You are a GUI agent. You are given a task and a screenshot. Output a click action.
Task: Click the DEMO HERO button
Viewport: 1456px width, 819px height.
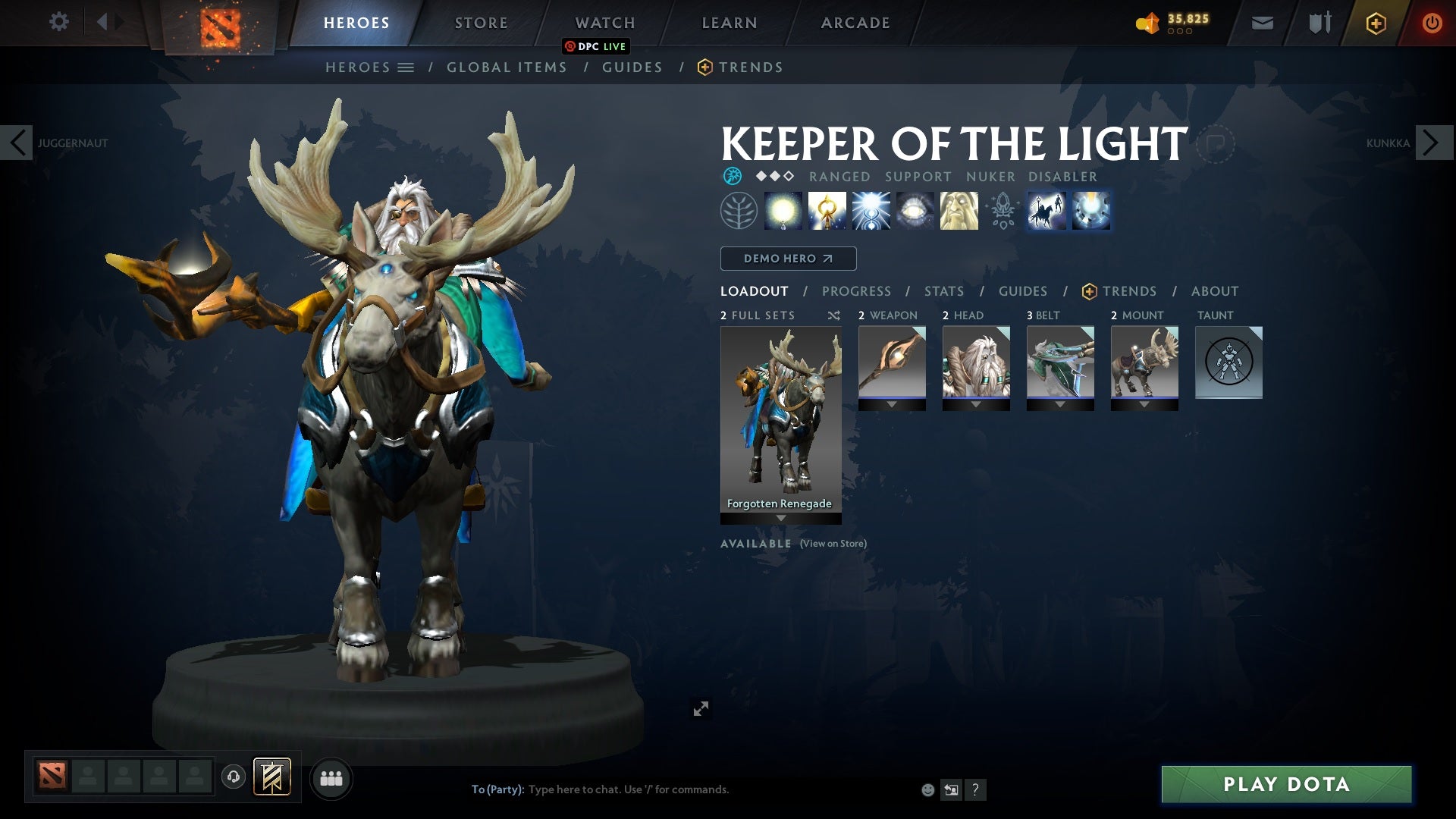(787, 258)
